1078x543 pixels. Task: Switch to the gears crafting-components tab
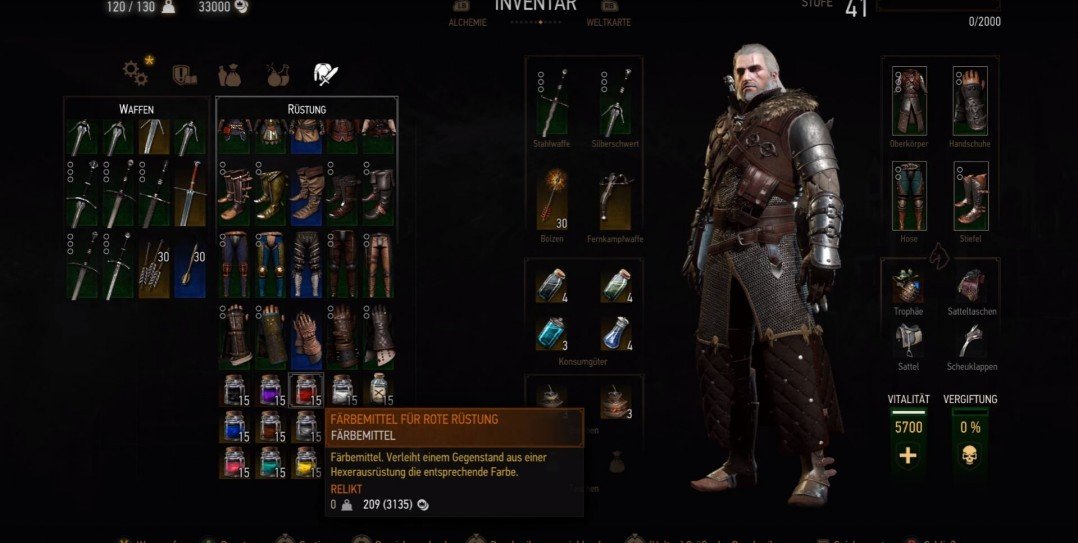[135, 72]
